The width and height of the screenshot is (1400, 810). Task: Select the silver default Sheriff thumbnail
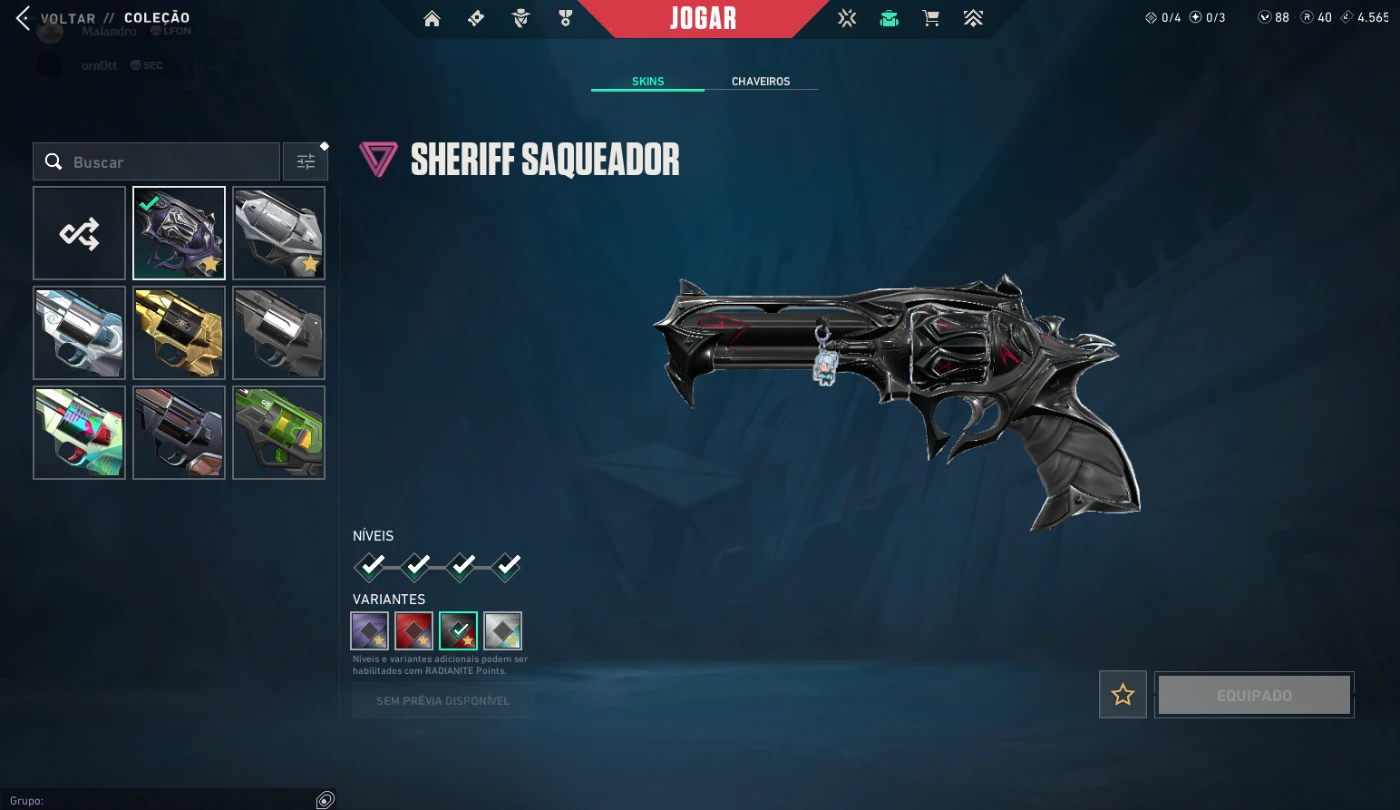[x=279, y=234]
